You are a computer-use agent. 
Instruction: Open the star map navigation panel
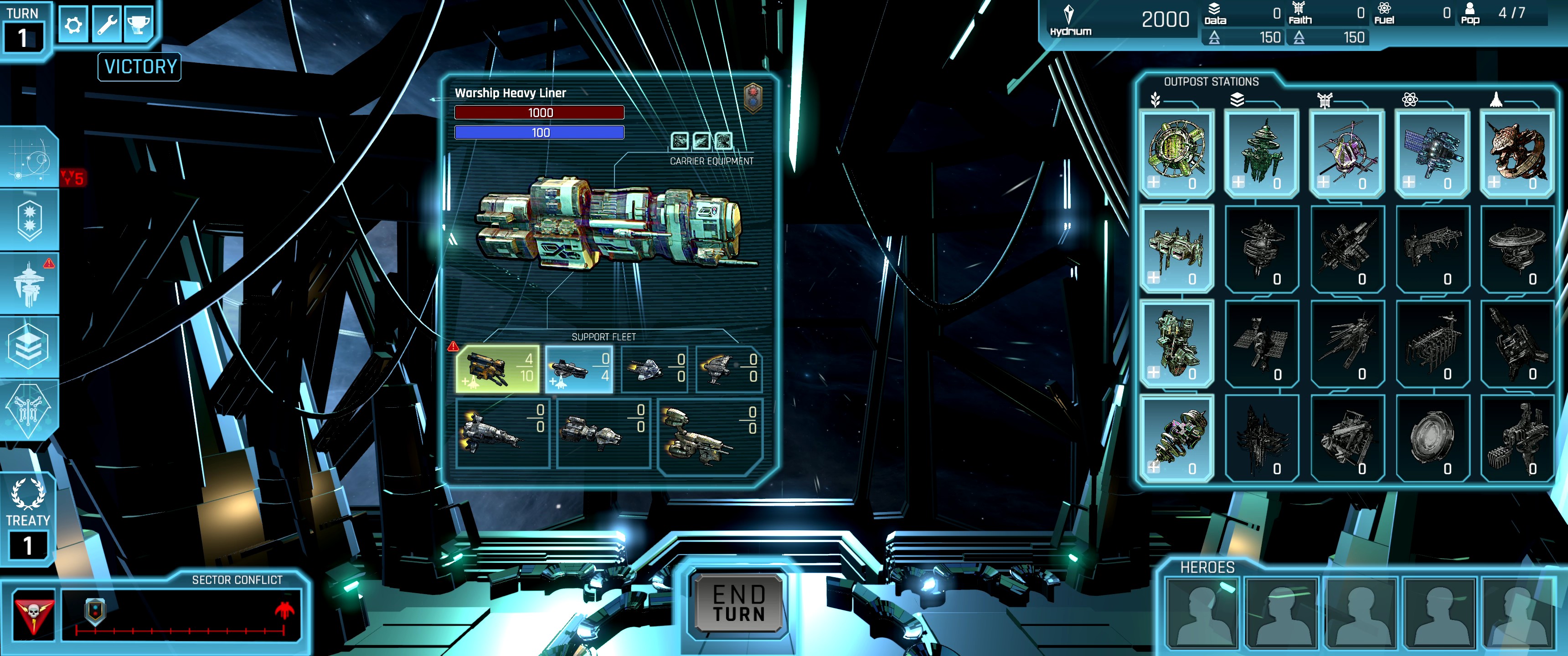[29, 157]
